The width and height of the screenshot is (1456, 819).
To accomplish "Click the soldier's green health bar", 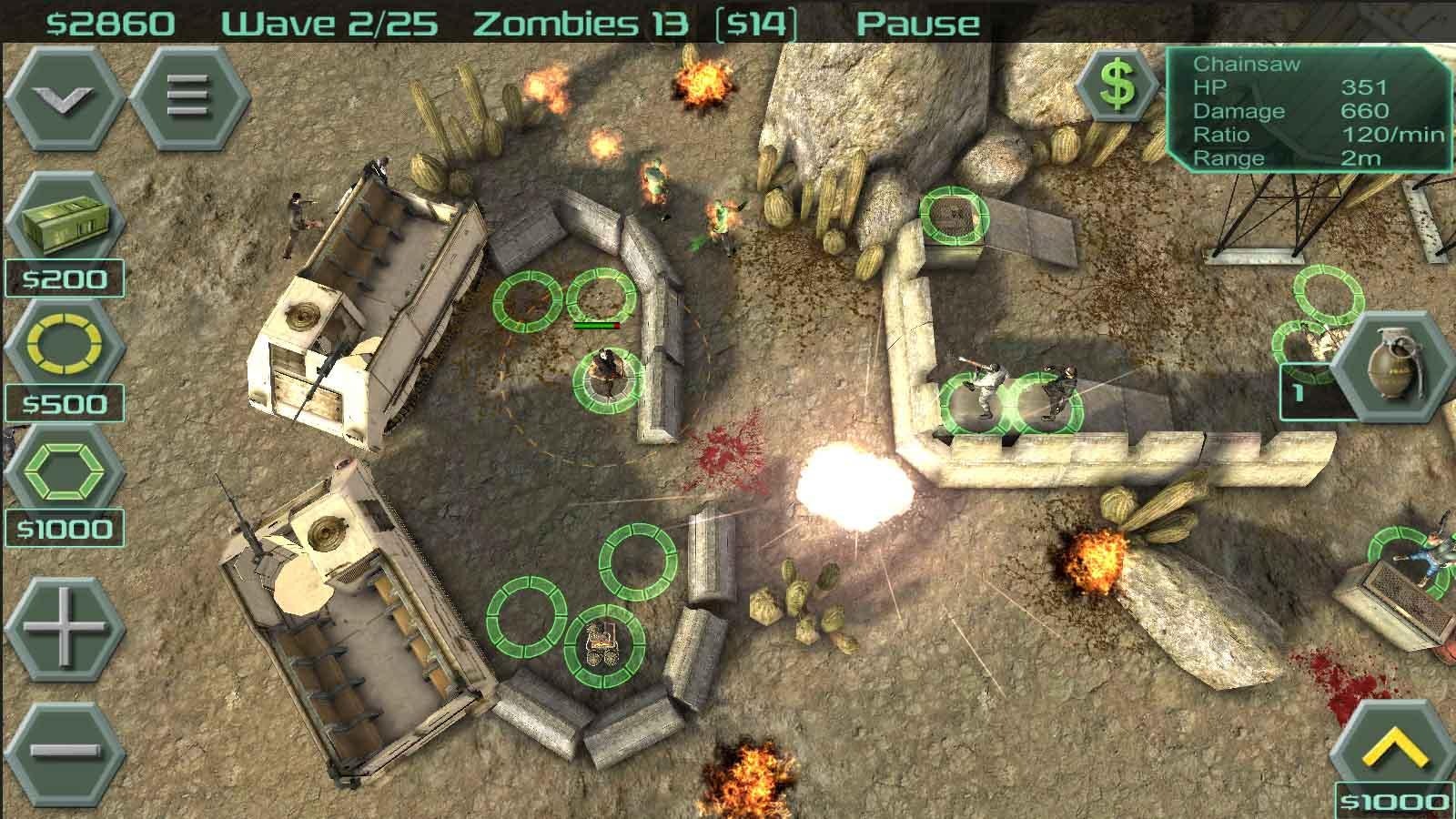I will point(596,323).
